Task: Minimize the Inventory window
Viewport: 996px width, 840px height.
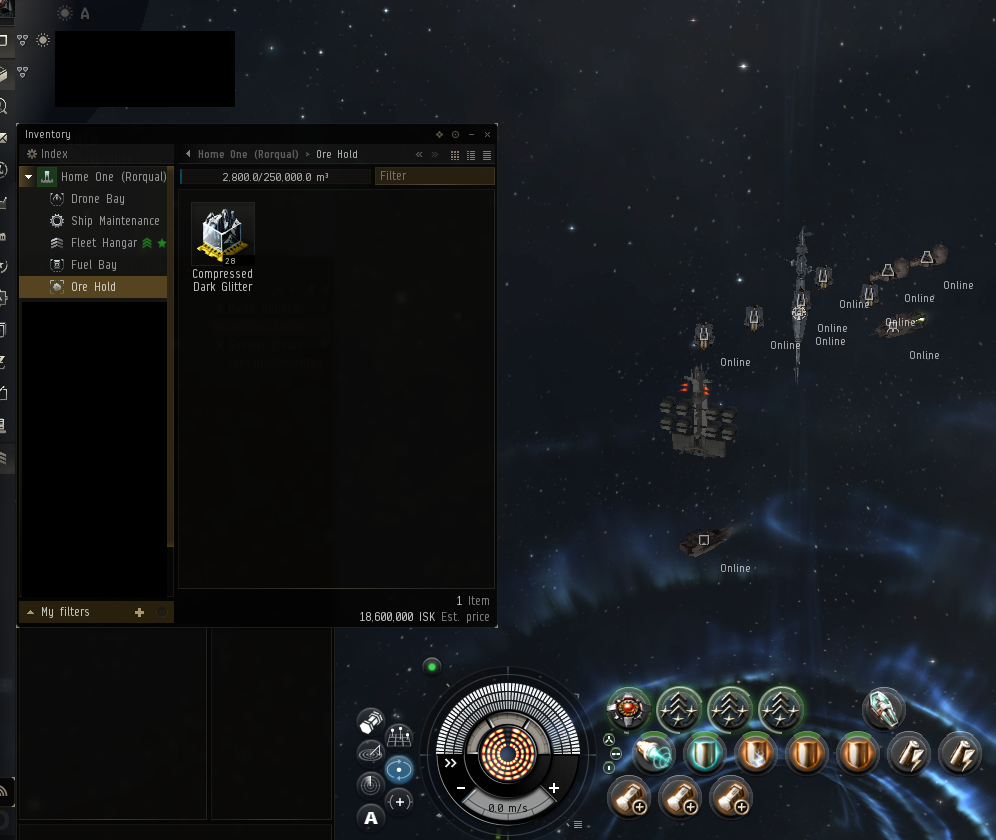Action: (471, 134)
